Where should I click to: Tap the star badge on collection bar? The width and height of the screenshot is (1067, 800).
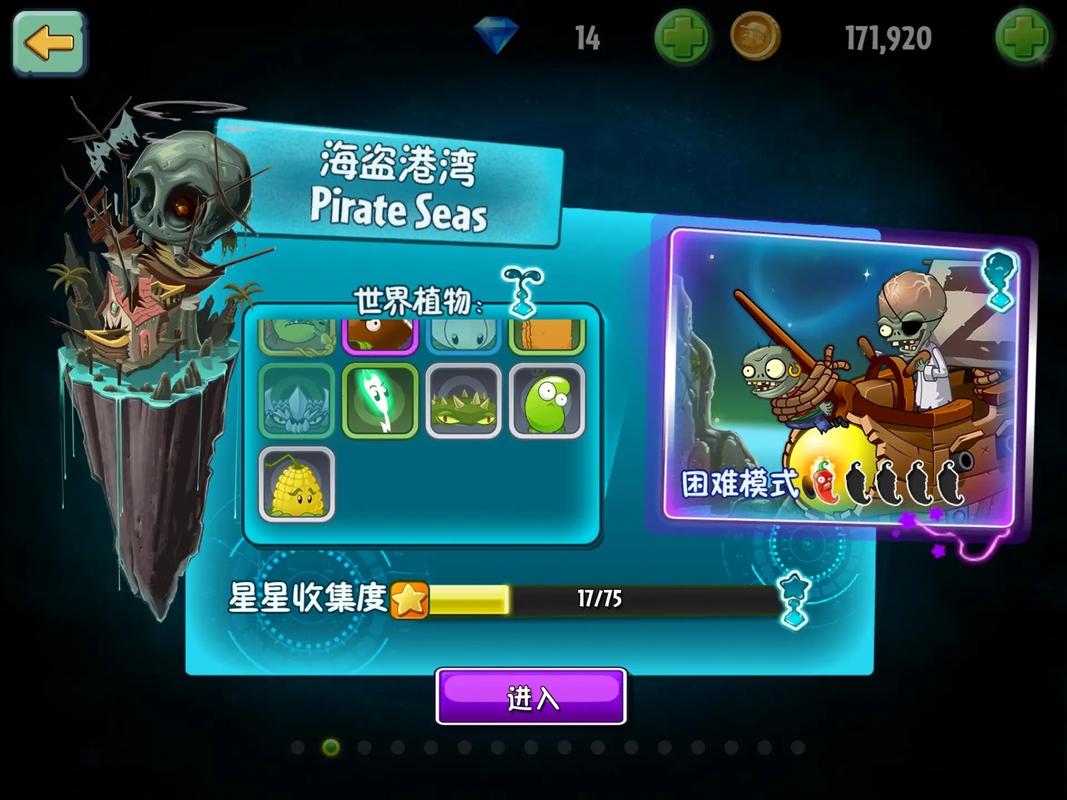tap(409, 599)
